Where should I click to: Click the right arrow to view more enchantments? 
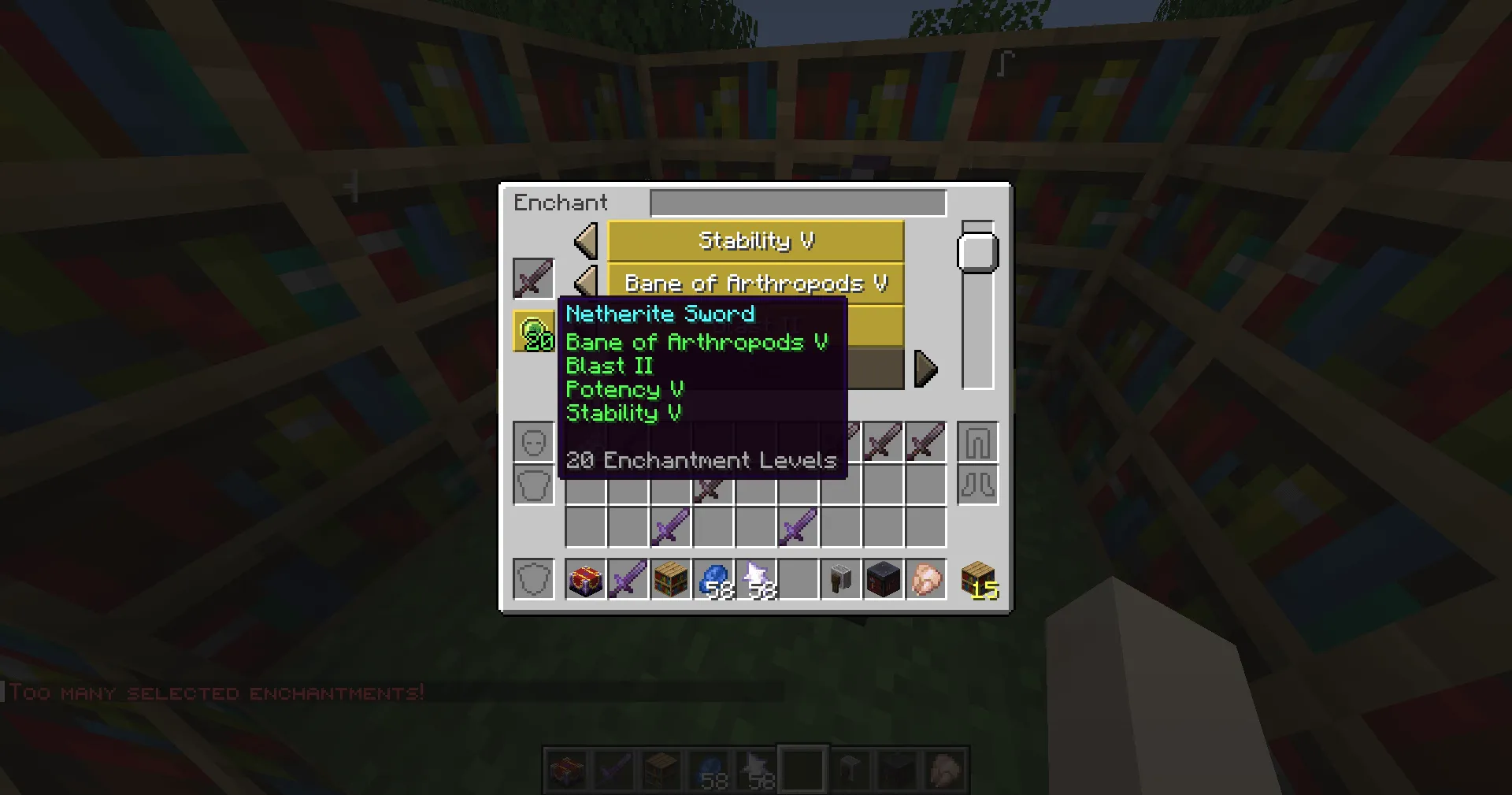(x=927, y=368)
